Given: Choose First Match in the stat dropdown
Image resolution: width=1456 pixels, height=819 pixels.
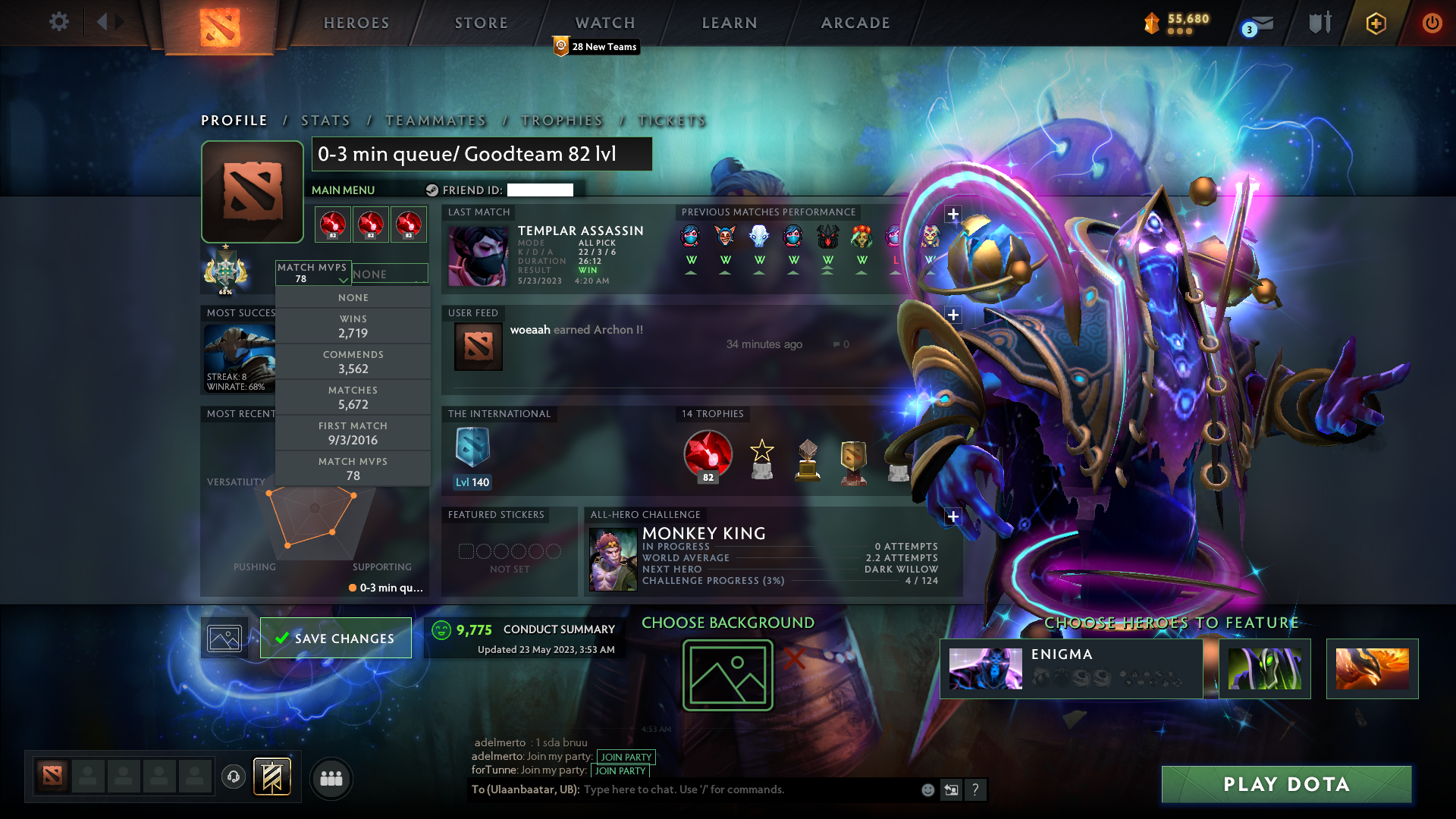Looking at the screenshot, I should point(353,432).
